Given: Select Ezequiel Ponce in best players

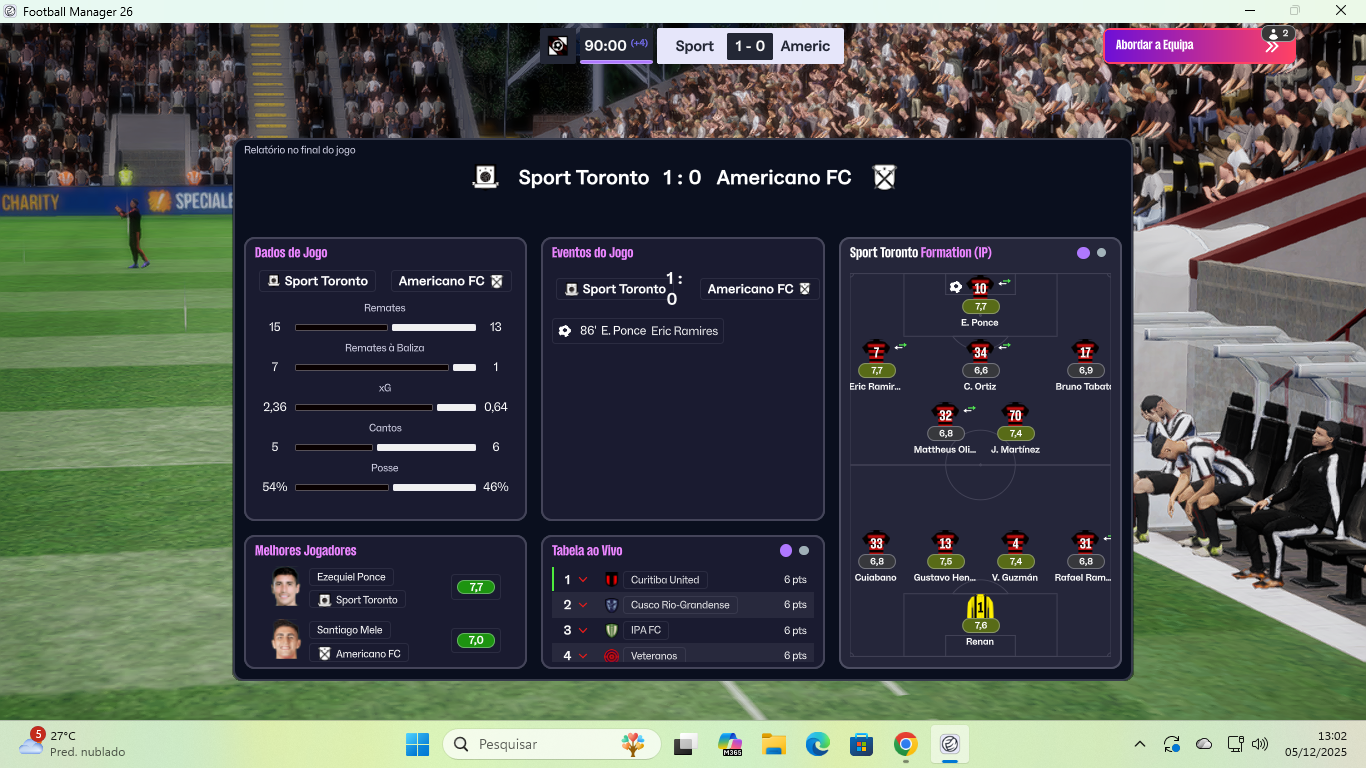Looking at the screenshot, I should point(351,577).
